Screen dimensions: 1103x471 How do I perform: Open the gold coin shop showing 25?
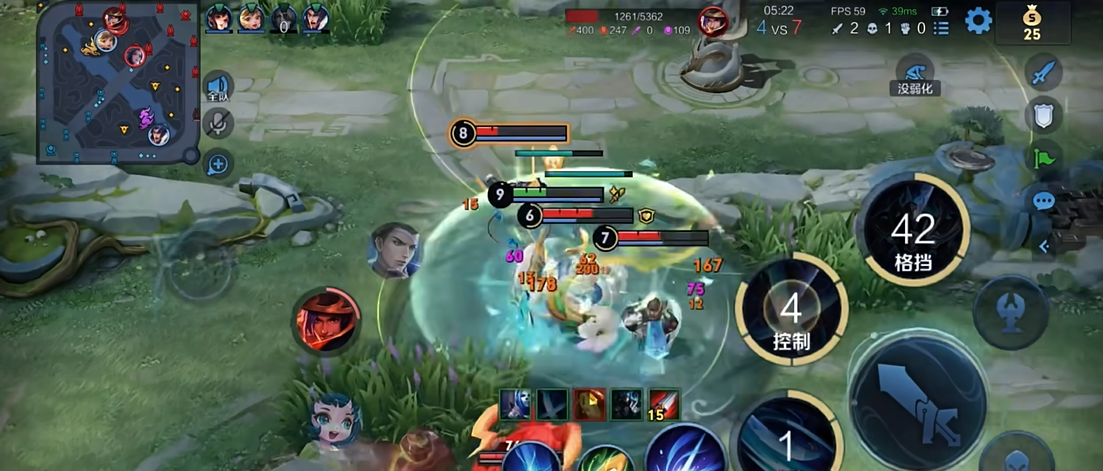click(1031, 21)
